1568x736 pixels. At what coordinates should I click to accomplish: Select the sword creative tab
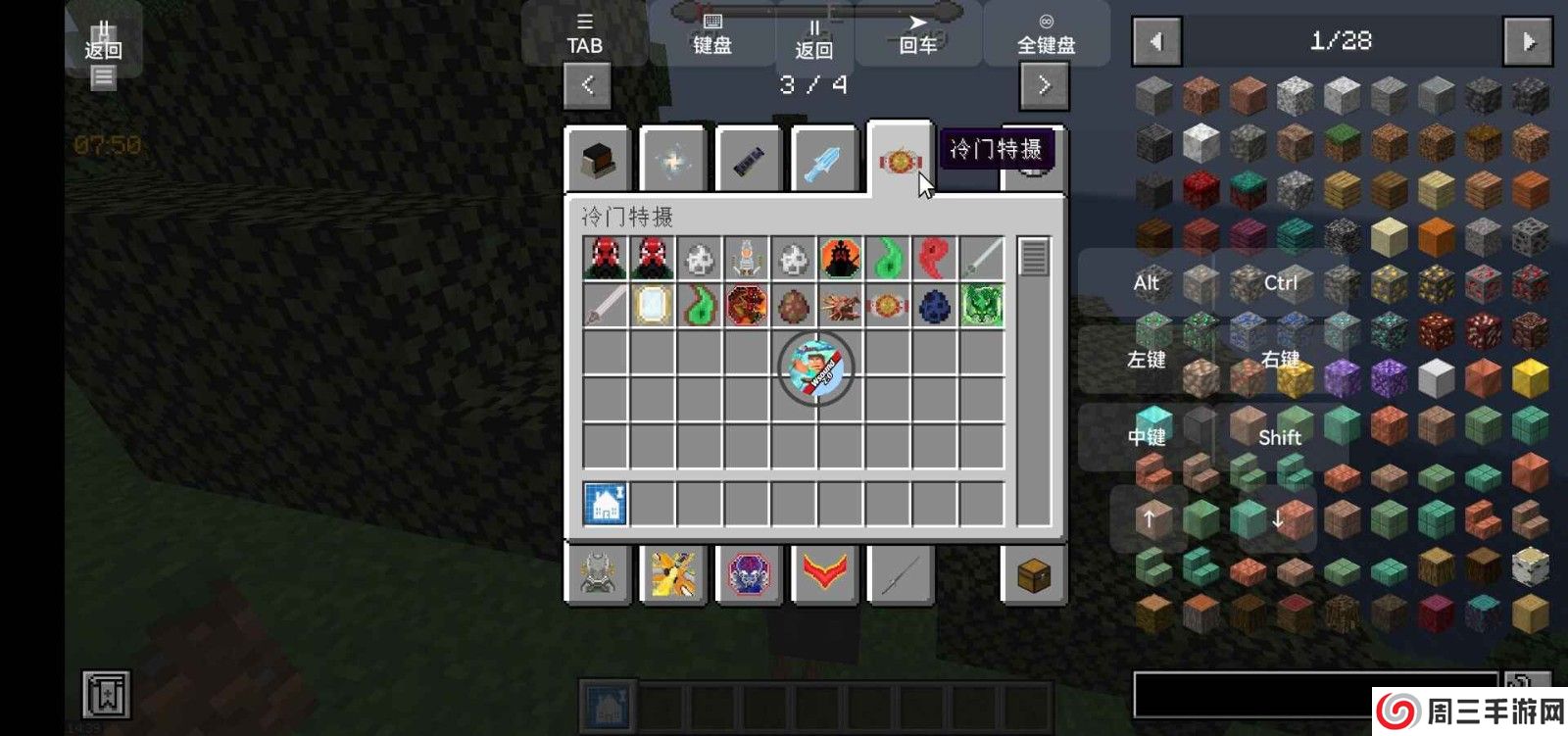pyautogui.click(x=822, y=162)
